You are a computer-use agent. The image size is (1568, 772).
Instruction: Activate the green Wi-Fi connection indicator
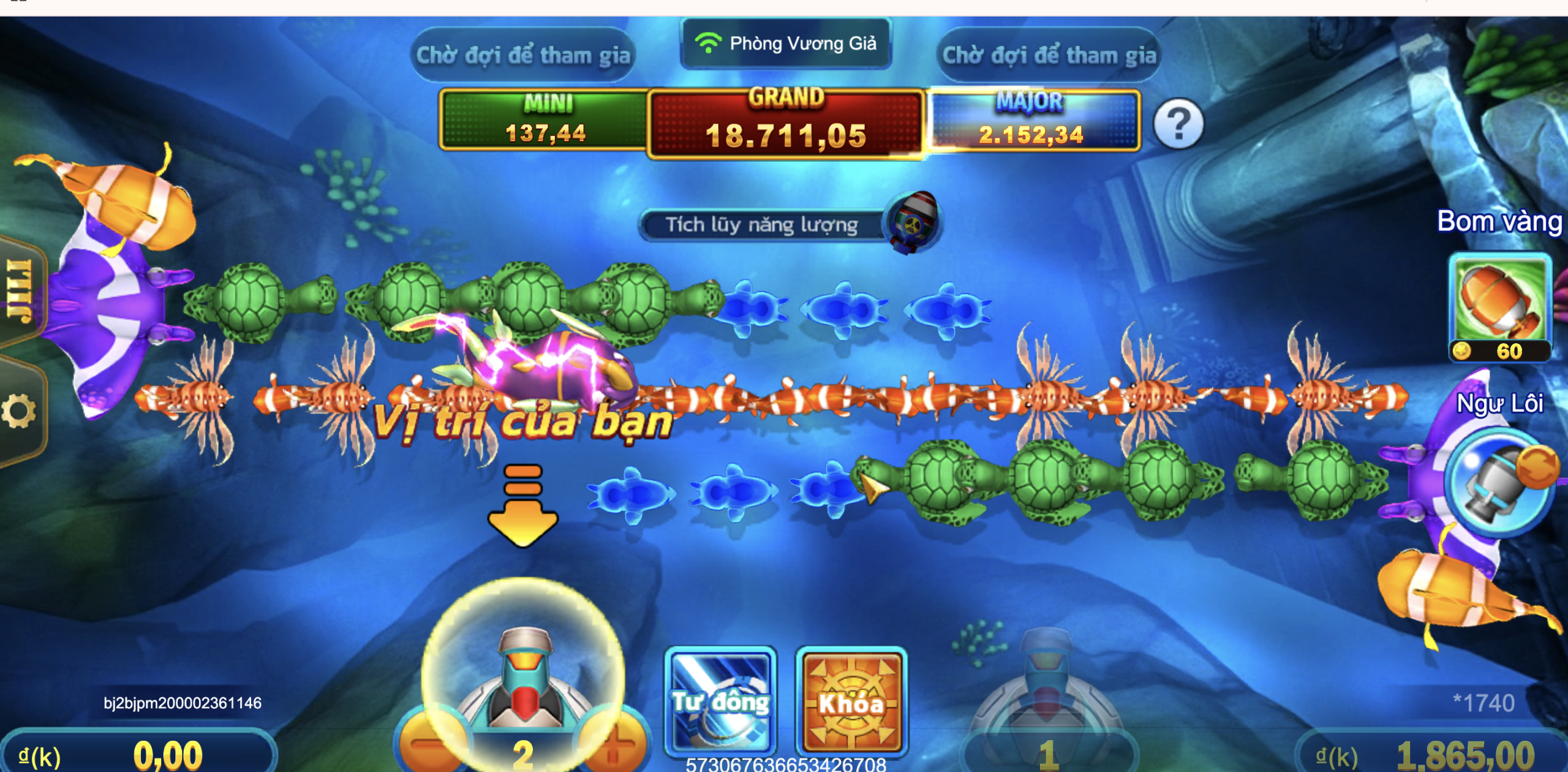coord(707,42)
